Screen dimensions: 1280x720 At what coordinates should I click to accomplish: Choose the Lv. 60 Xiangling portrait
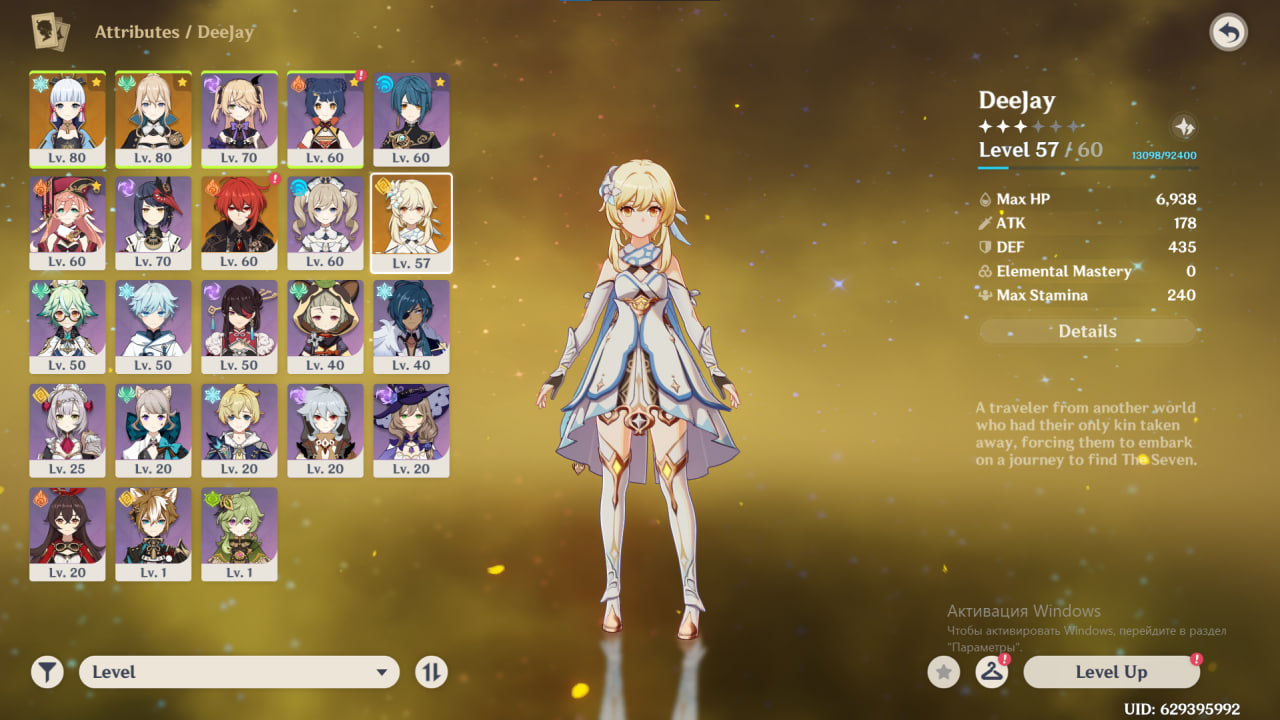(325, 118)
